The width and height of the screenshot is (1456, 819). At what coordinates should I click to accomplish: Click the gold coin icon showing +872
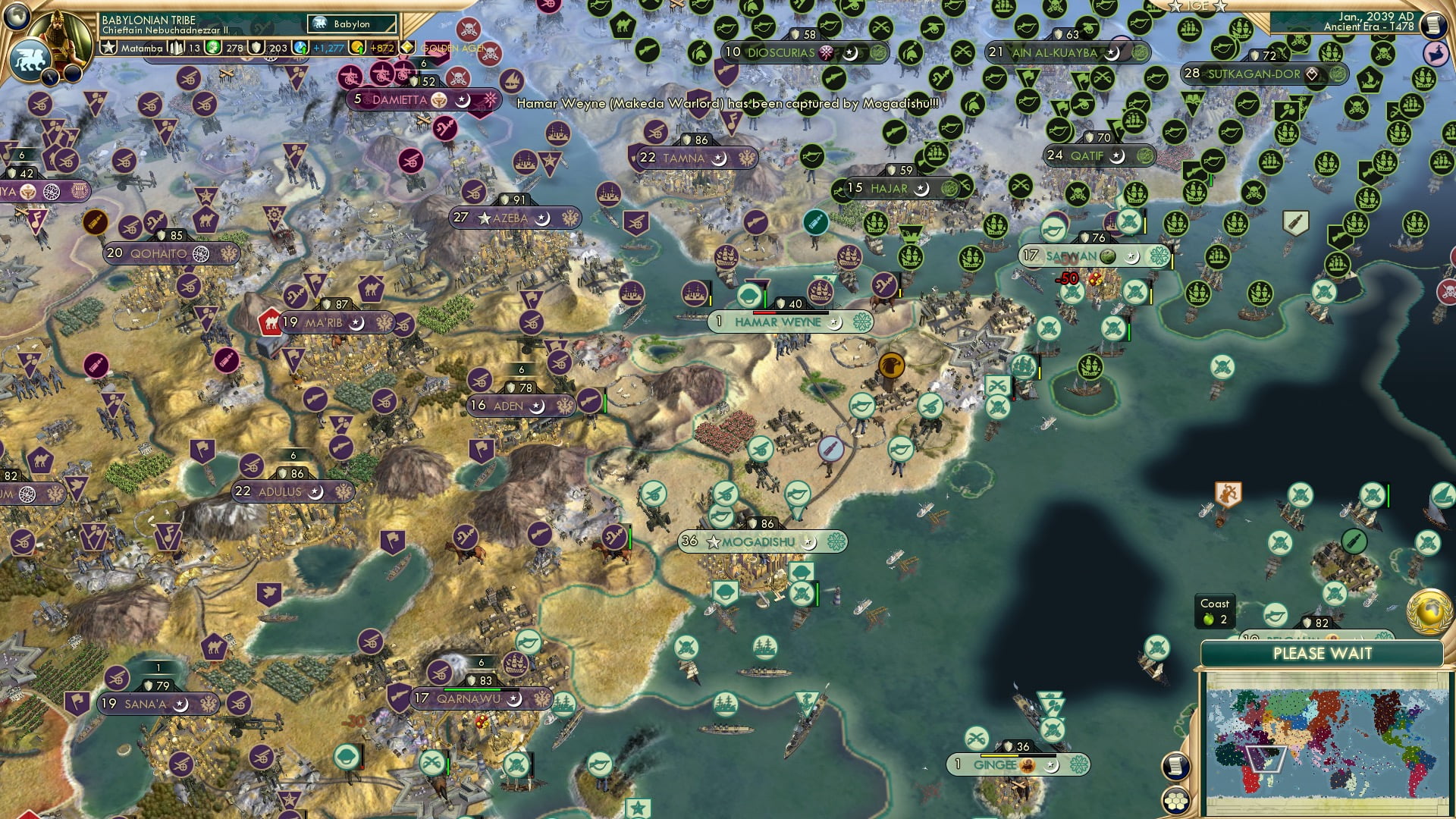pos(357,47)
